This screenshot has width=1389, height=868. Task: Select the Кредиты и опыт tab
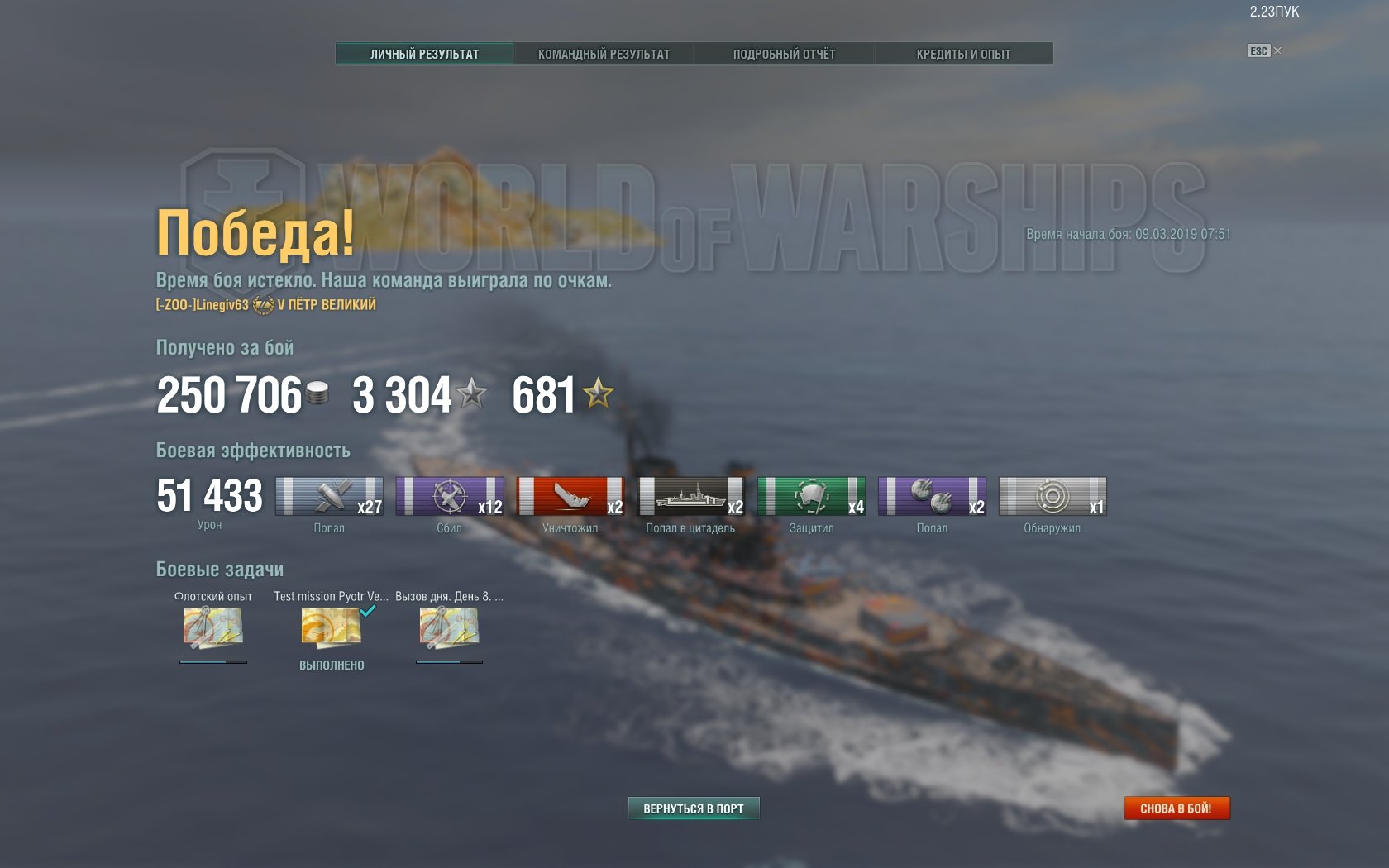coord(963,54)
